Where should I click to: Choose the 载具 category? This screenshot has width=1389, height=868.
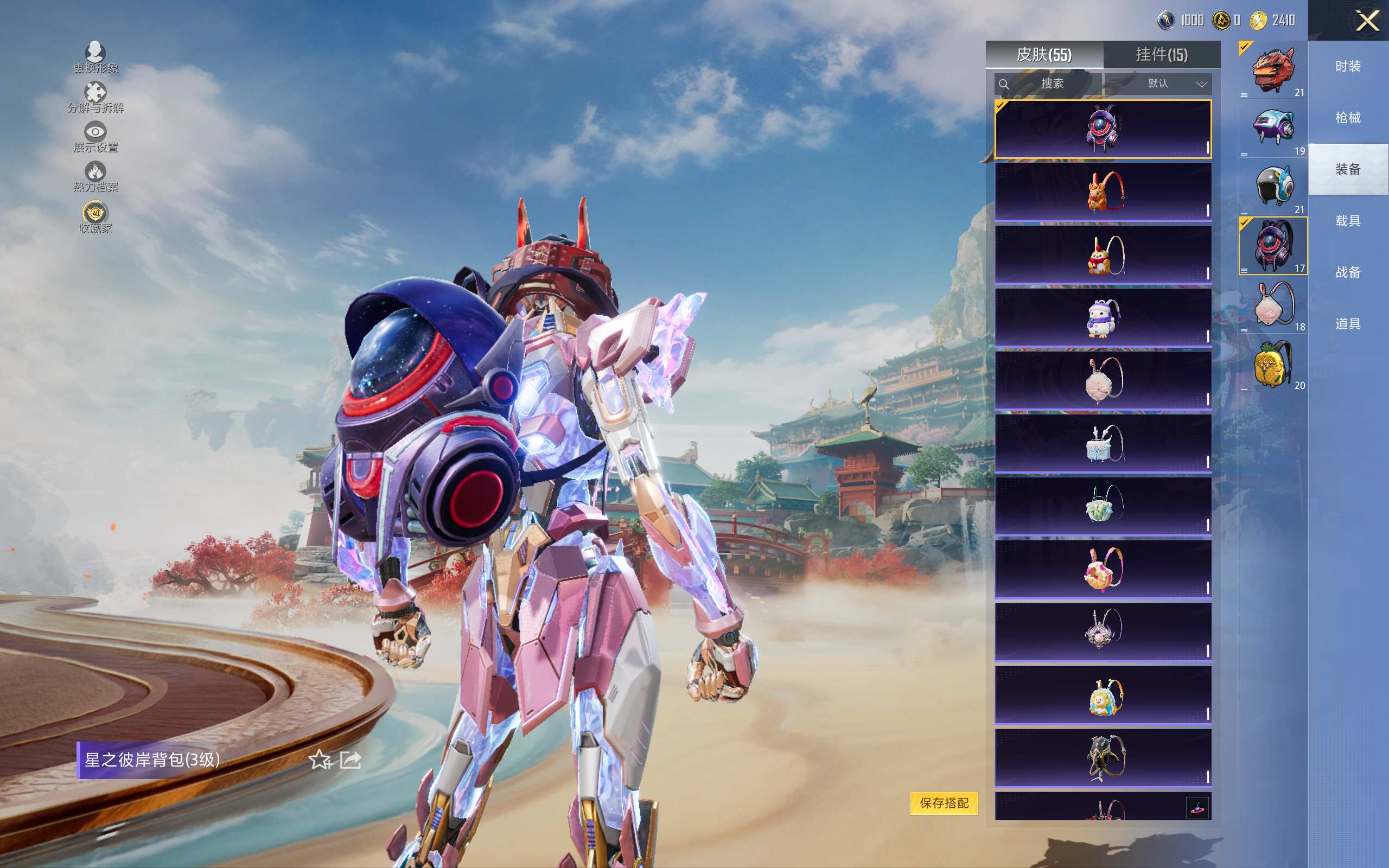[x=1348, y=221]
